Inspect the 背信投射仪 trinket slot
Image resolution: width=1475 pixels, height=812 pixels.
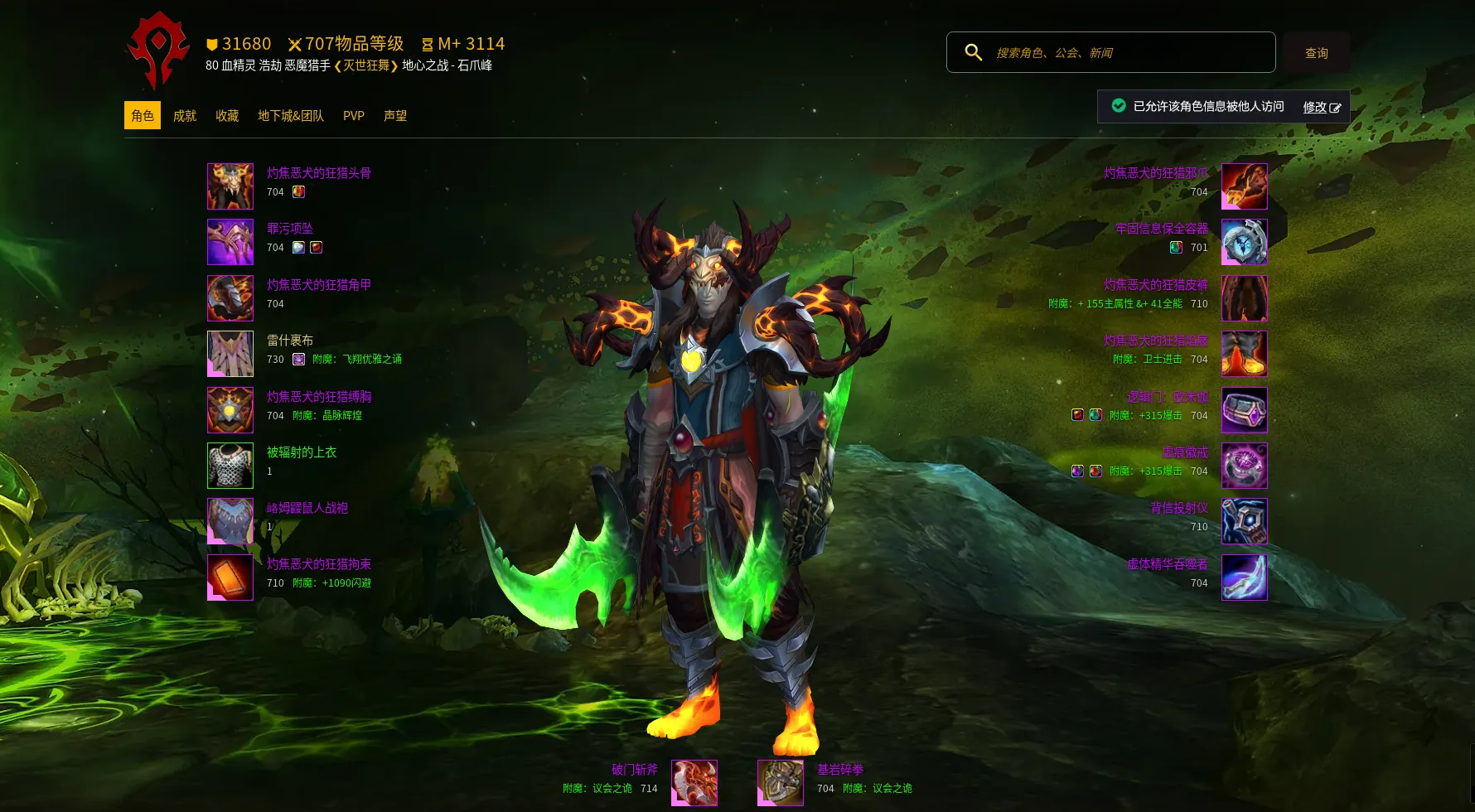[1244, 521]
